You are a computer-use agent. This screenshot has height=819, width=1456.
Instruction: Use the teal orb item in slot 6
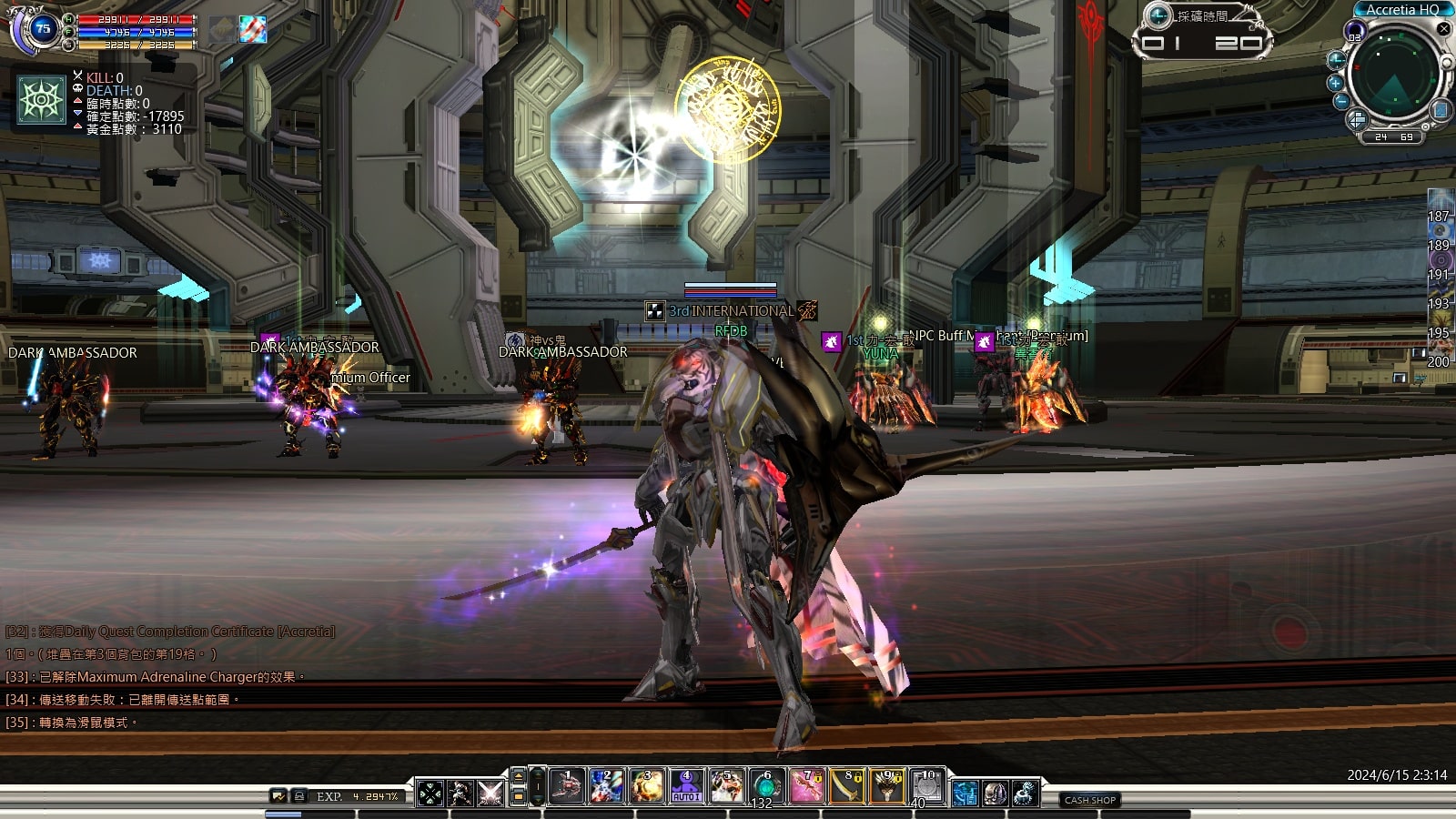click(766, 787)
